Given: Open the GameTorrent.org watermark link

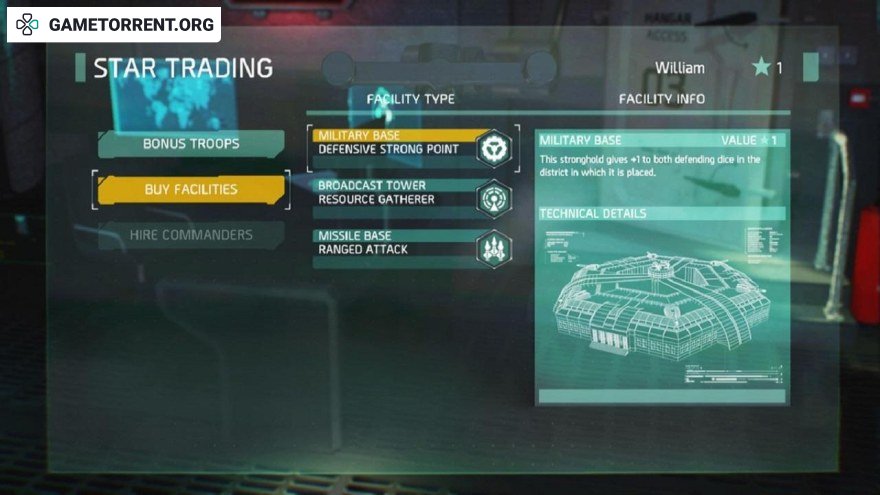Looking at the screenshot, I should coord(114,25).
